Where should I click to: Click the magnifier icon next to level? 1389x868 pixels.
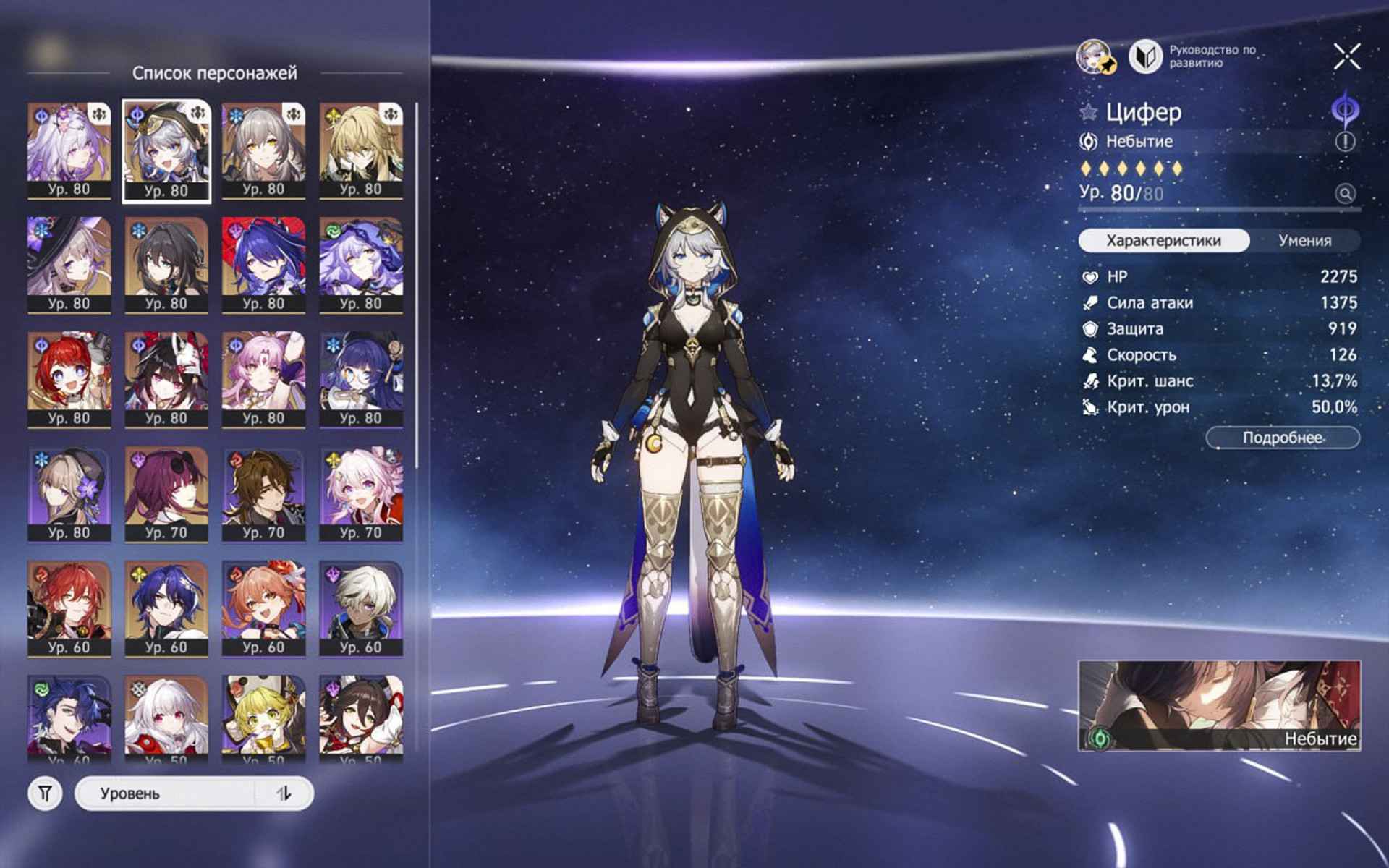click(1345, 194)
